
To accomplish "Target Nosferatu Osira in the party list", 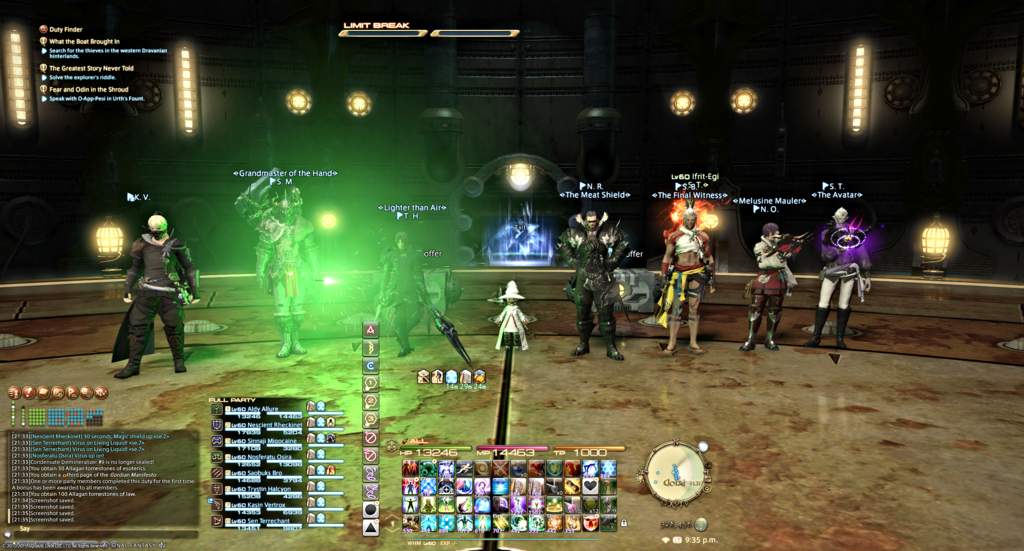I will coord(264,457).
